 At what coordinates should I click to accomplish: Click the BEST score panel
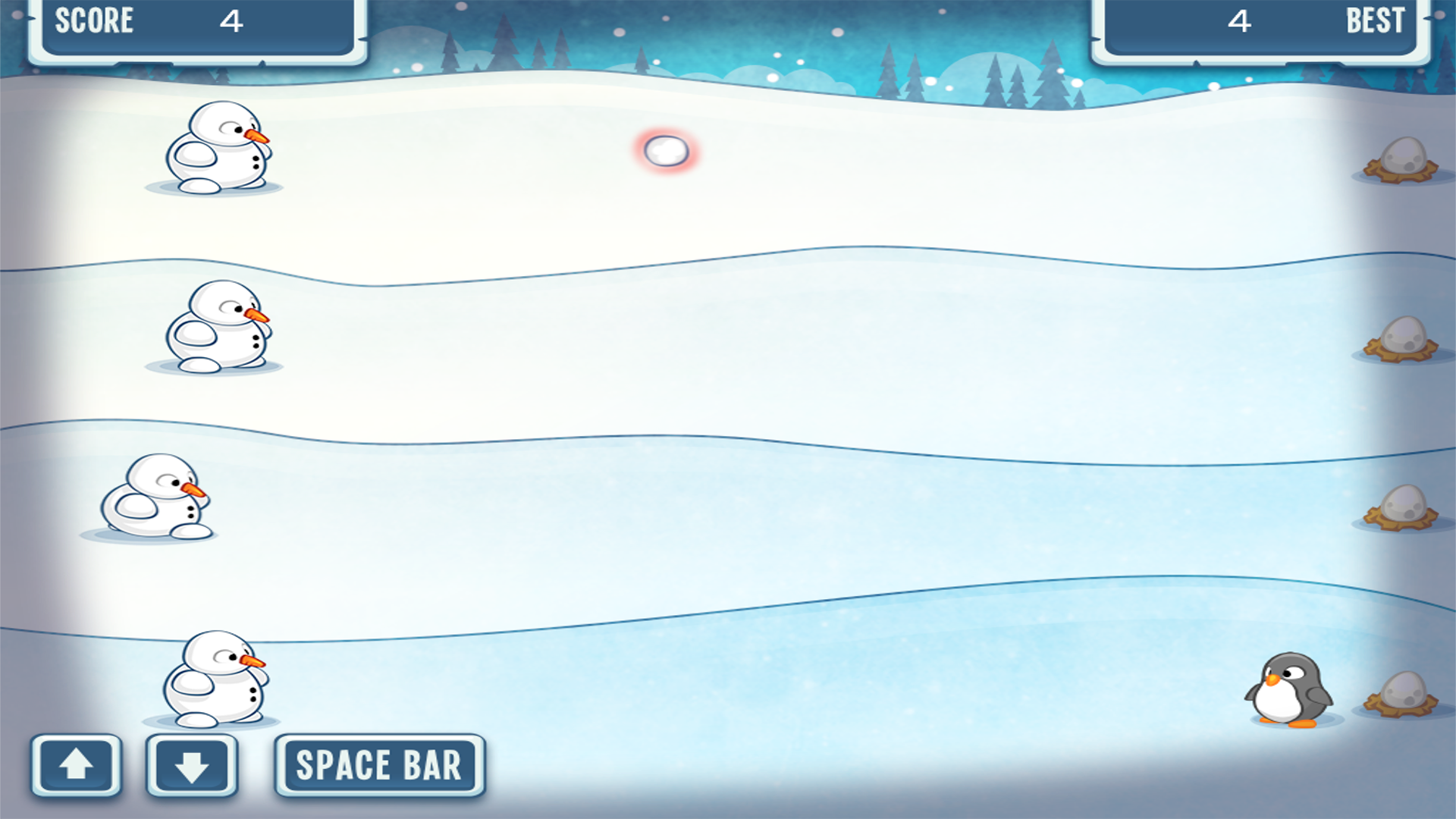(1259, 23)
